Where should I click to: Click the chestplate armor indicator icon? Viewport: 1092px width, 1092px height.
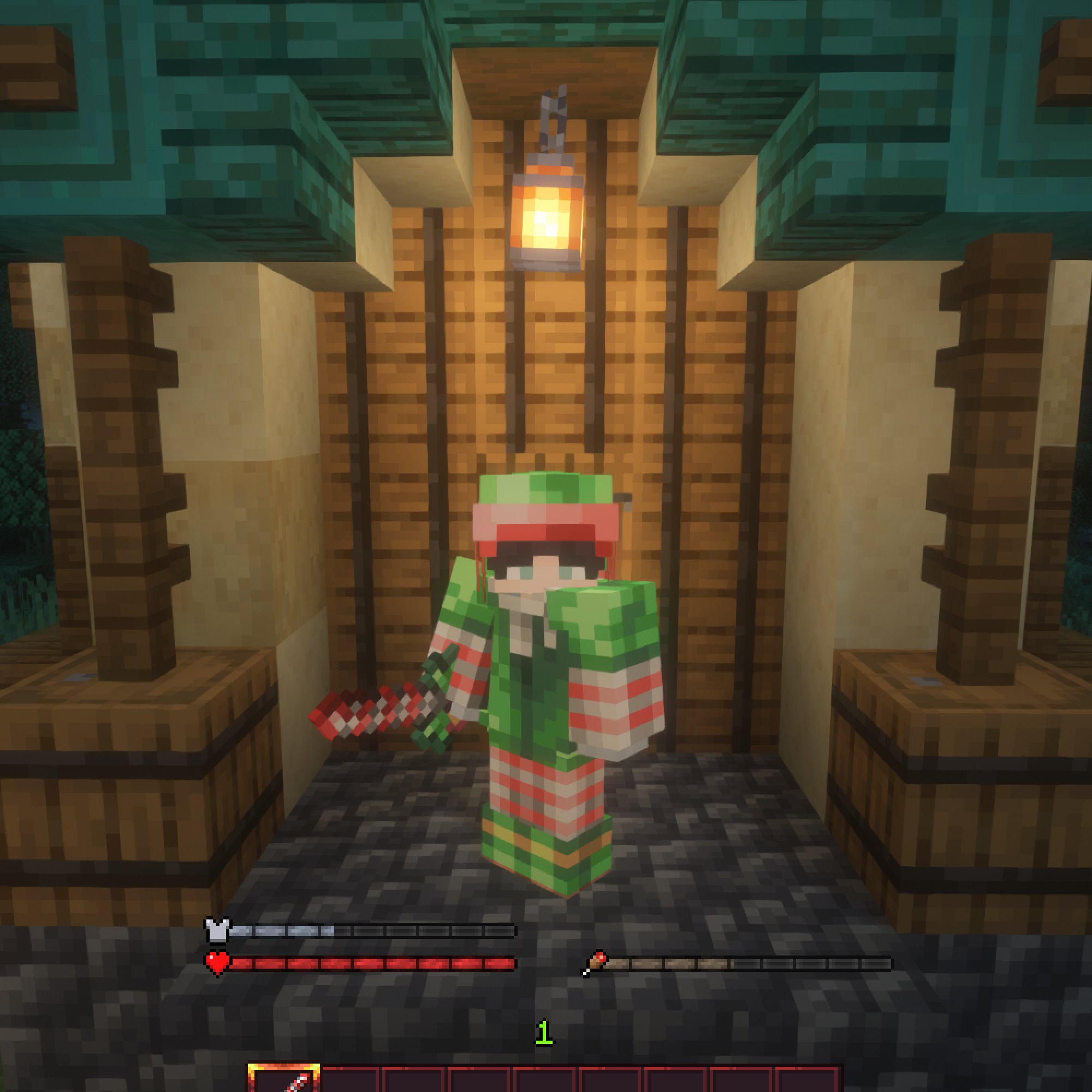pos(218,930)
